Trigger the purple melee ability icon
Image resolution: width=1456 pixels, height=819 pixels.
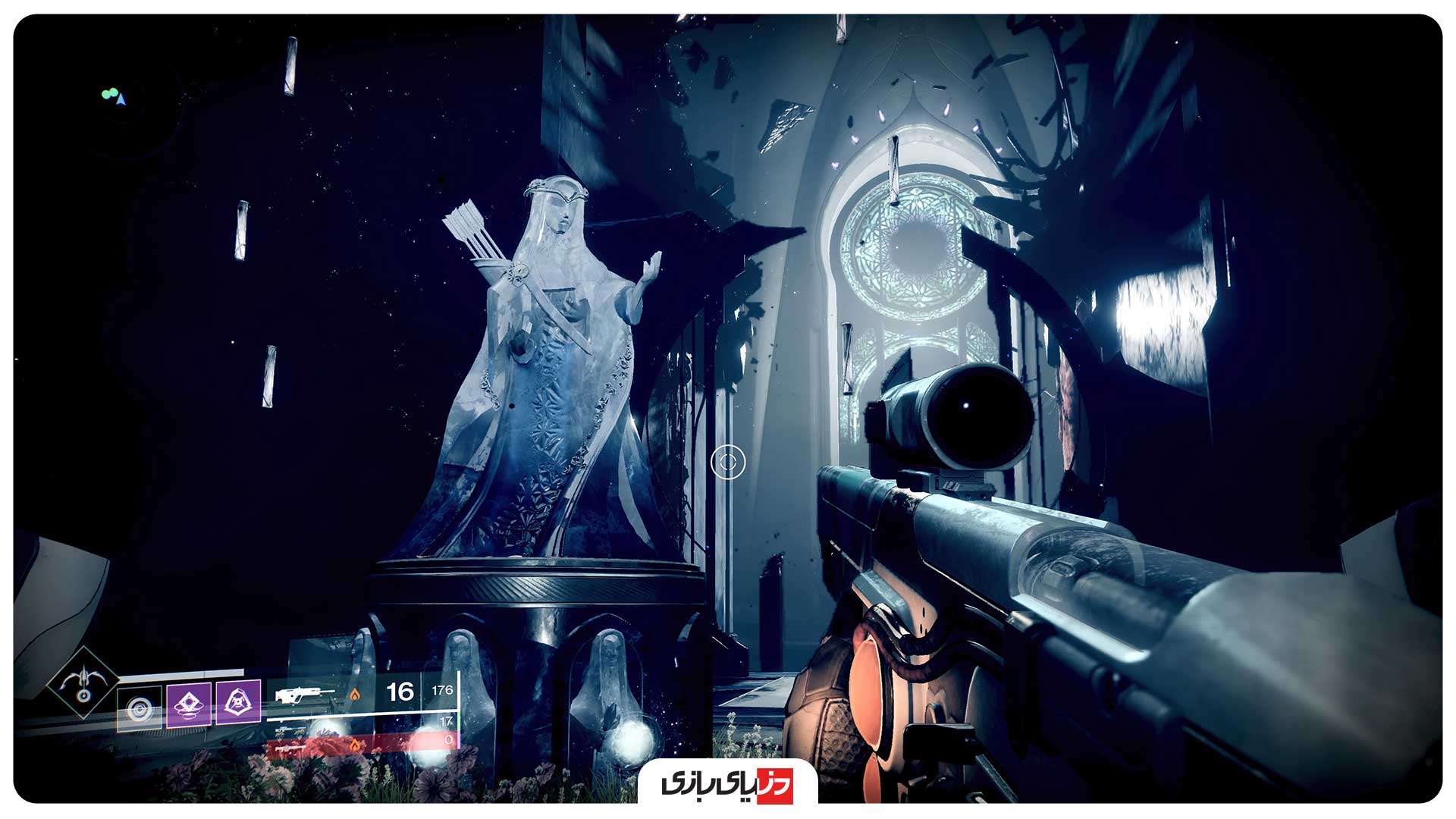pos(188,704)
